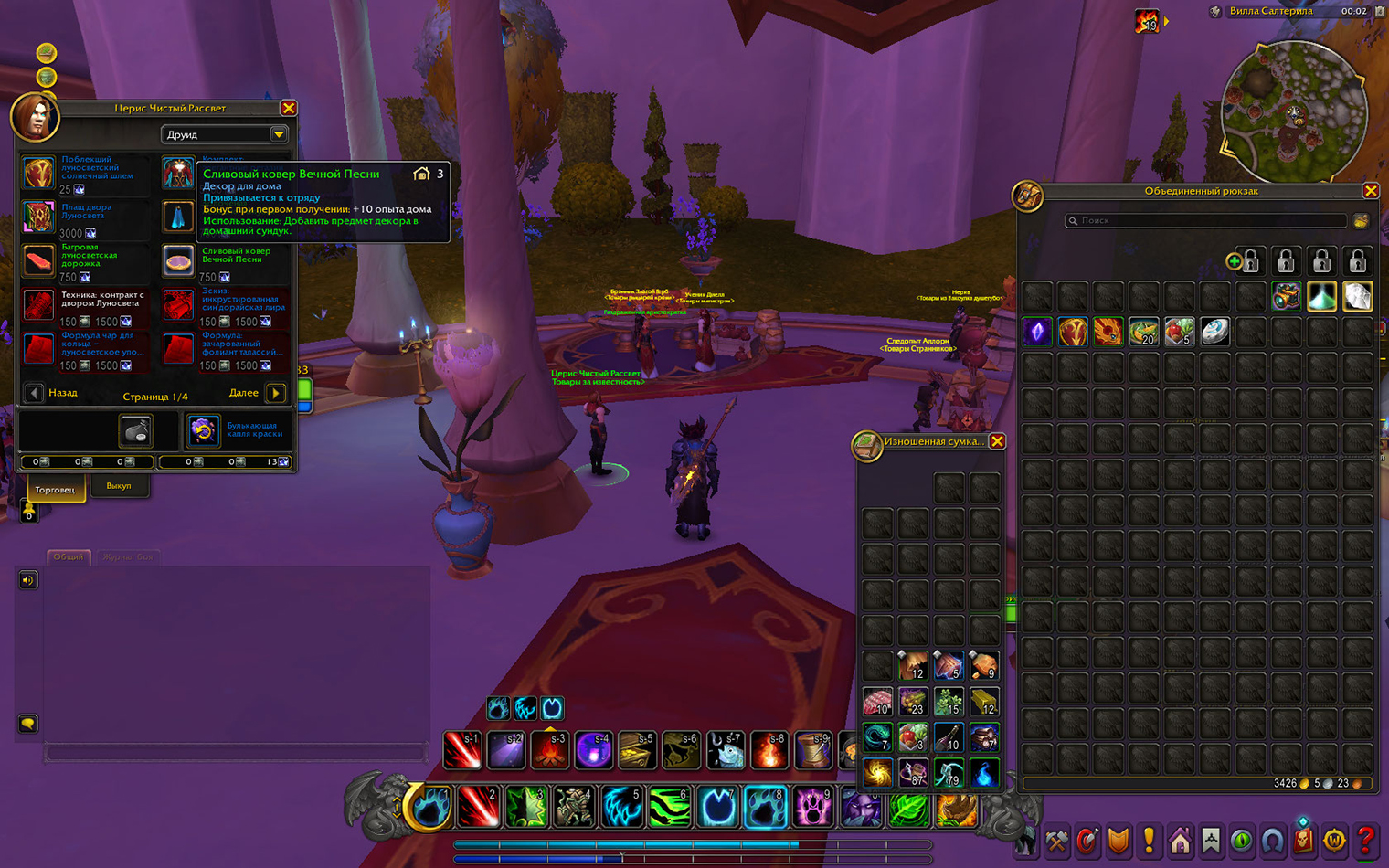
Task: Open the housing house icon in micro menu
Action: coord(1180,840)
